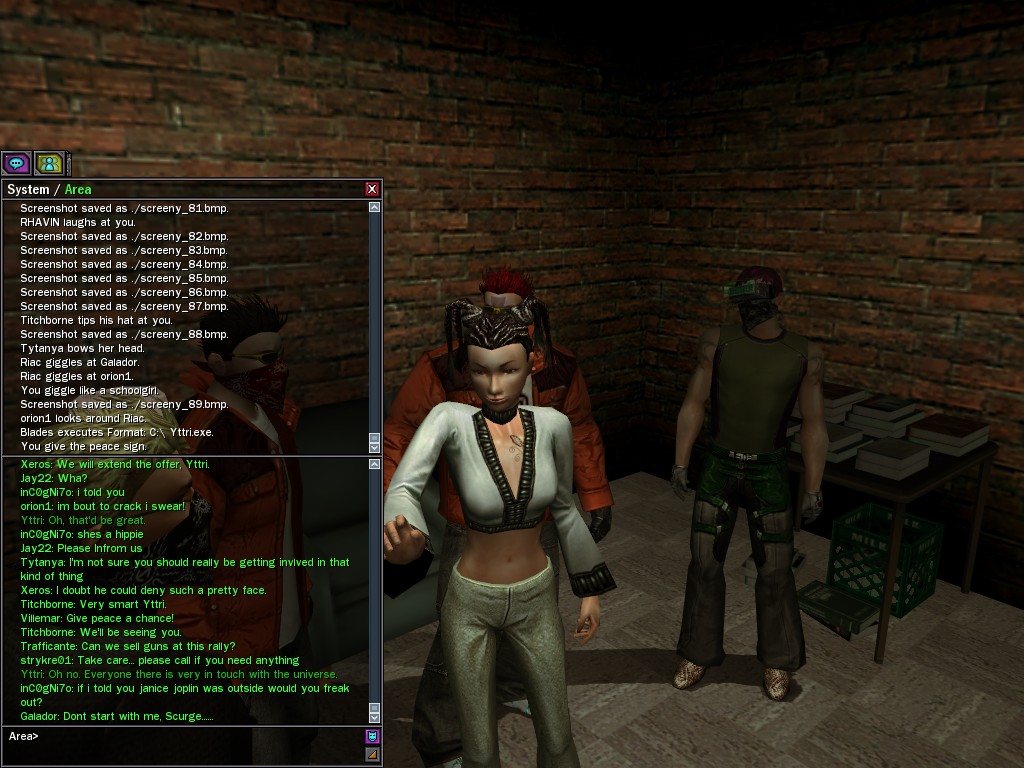Open the emote mask icon beside chat input

[372, 737]
